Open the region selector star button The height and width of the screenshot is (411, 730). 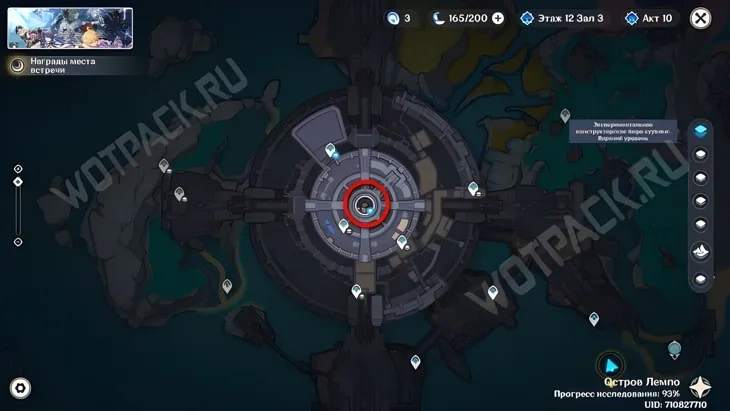point(701,388)
